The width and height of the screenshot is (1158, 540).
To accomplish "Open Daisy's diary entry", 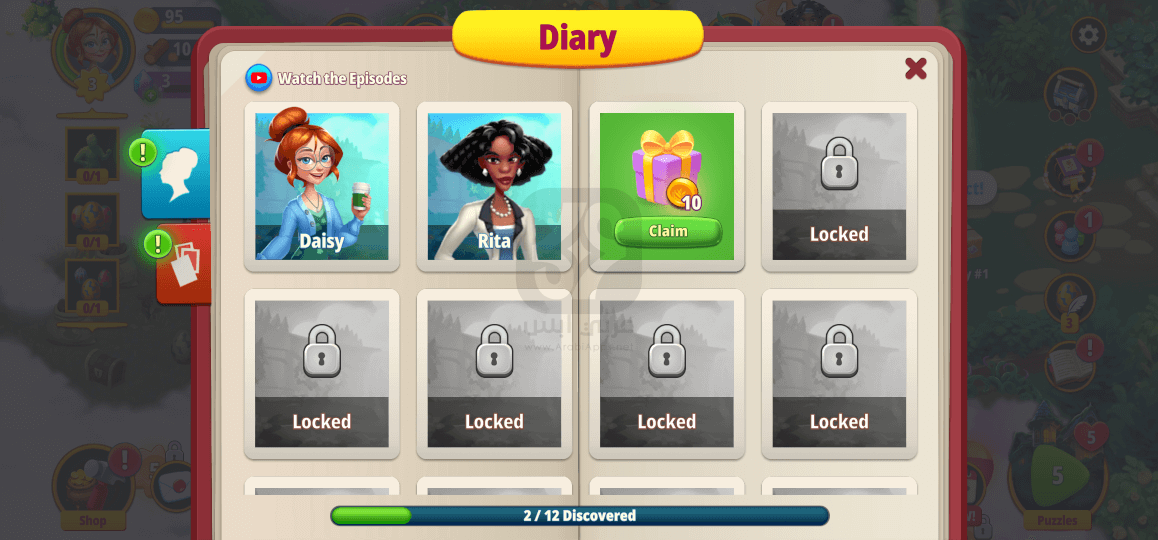I will pos(322,186).
